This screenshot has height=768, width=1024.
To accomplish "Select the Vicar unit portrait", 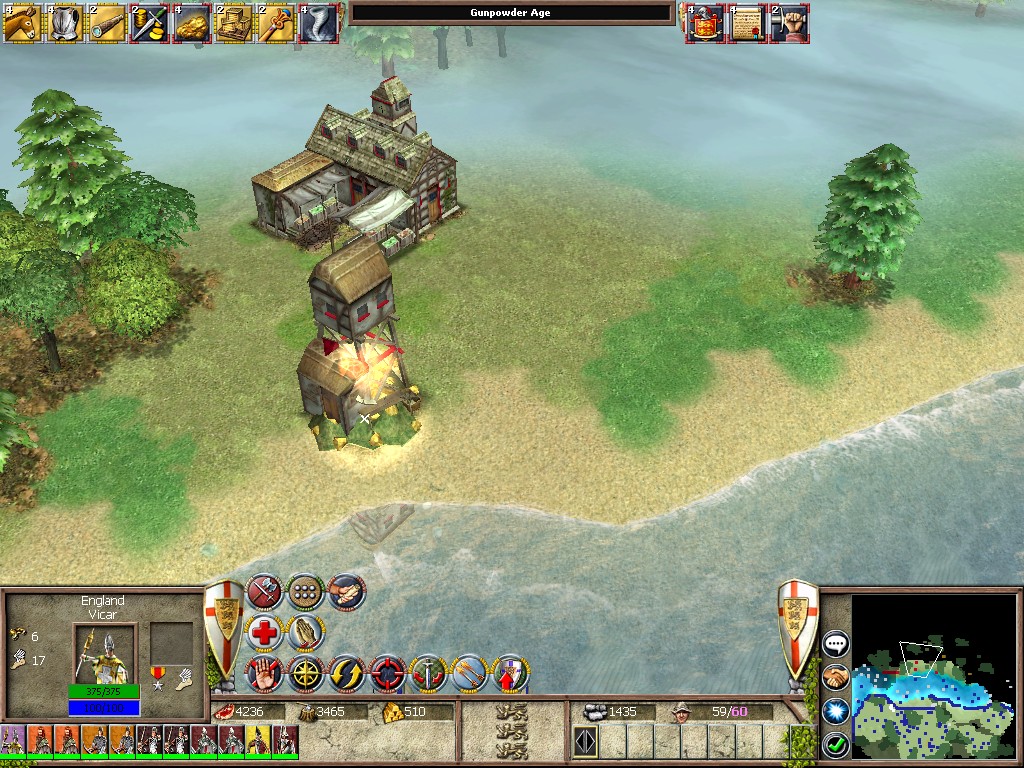I will (x=102, y=652).
